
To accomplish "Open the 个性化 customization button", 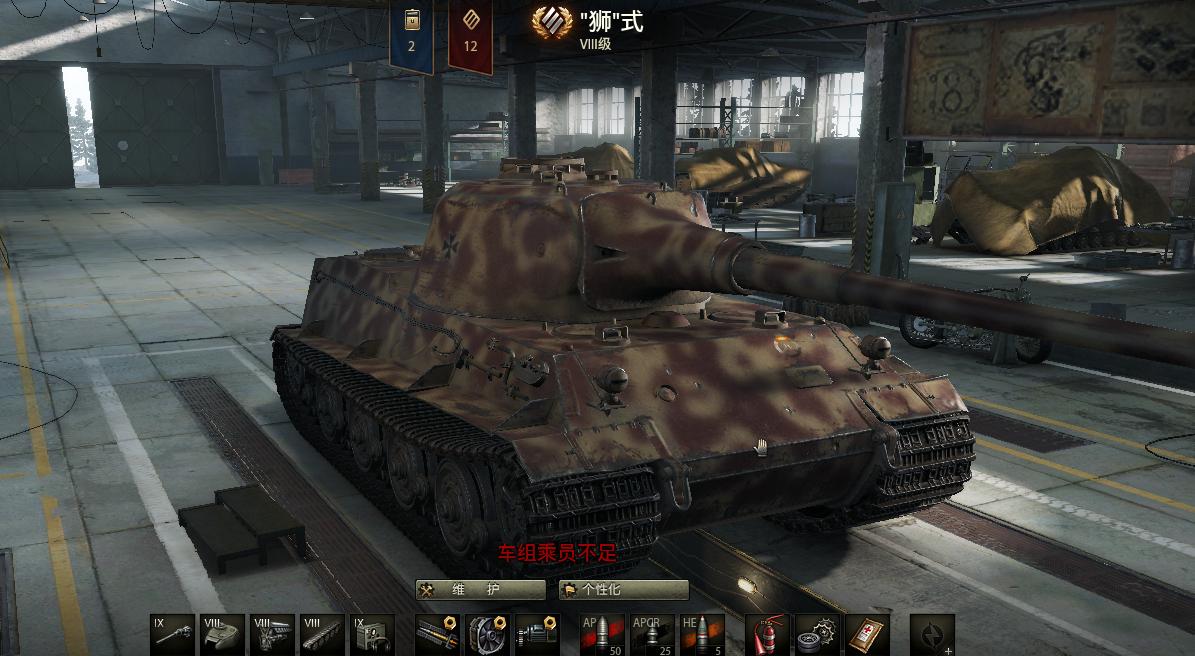I will point(624,590).
